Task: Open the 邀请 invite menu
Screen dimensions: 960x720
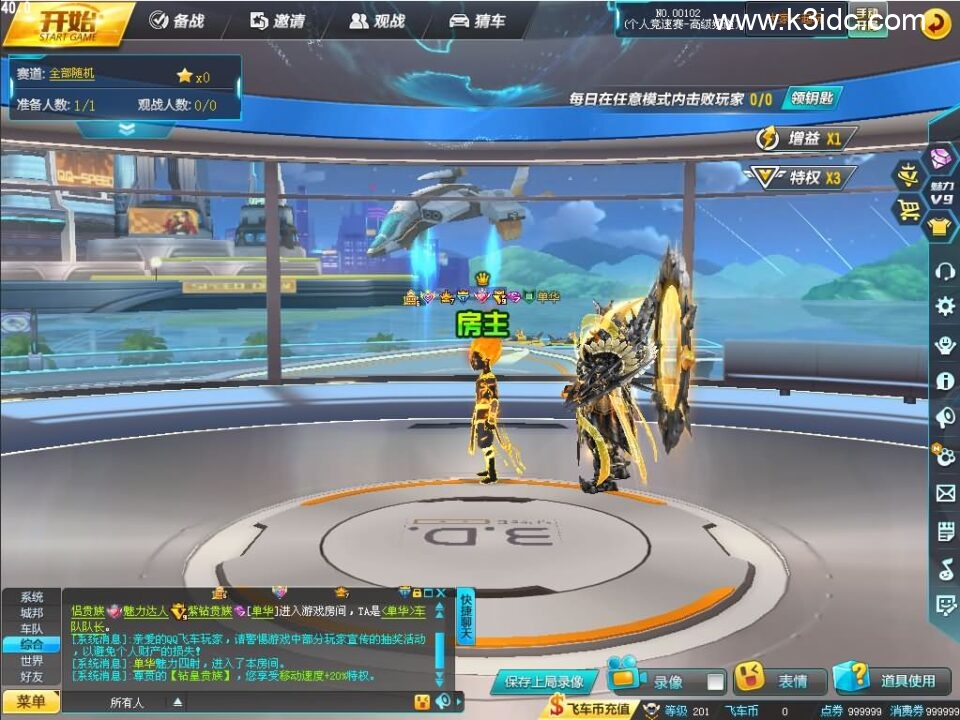Action: pos(277,21)
